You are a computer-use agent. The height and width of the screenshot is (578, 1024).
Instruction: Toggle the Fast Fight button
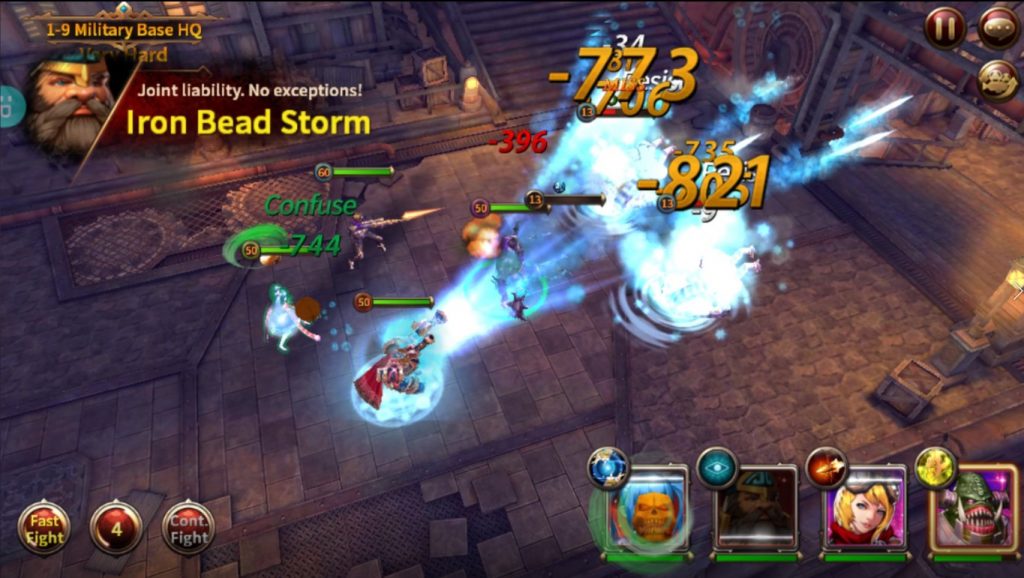(x=44, y=528)
